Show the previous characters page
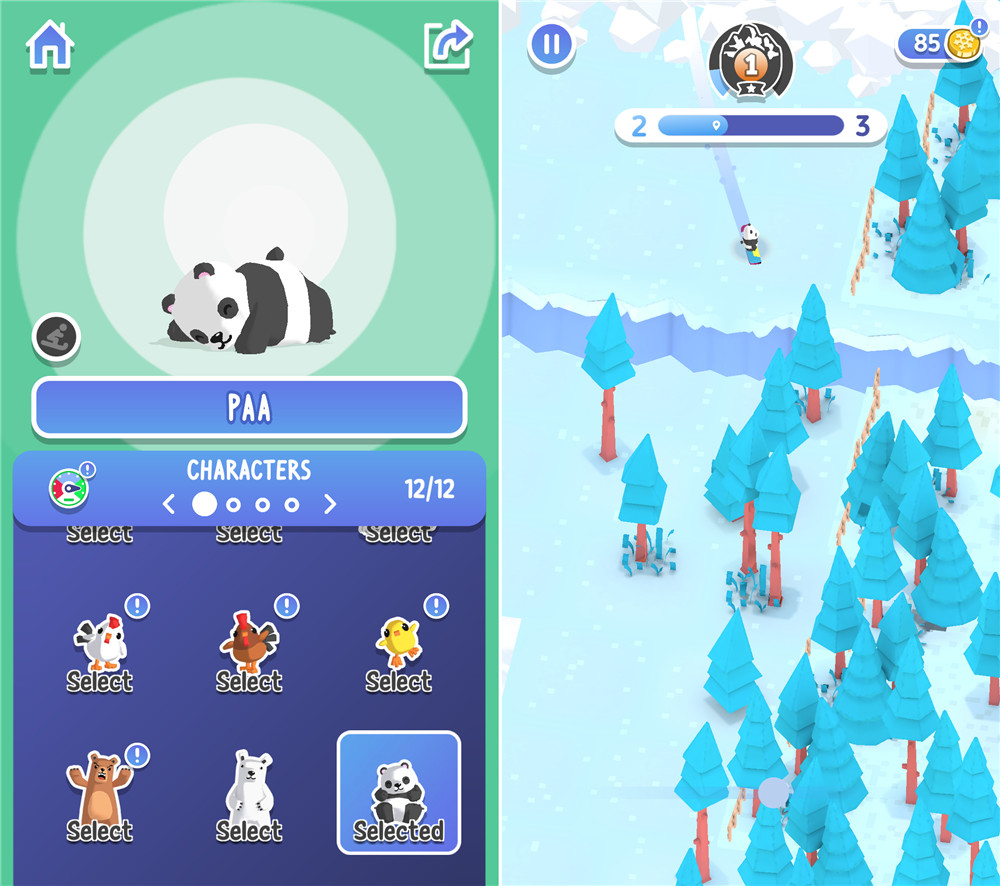The height and width of the screenshot is (886, 1000). click(x=170, y=505)
